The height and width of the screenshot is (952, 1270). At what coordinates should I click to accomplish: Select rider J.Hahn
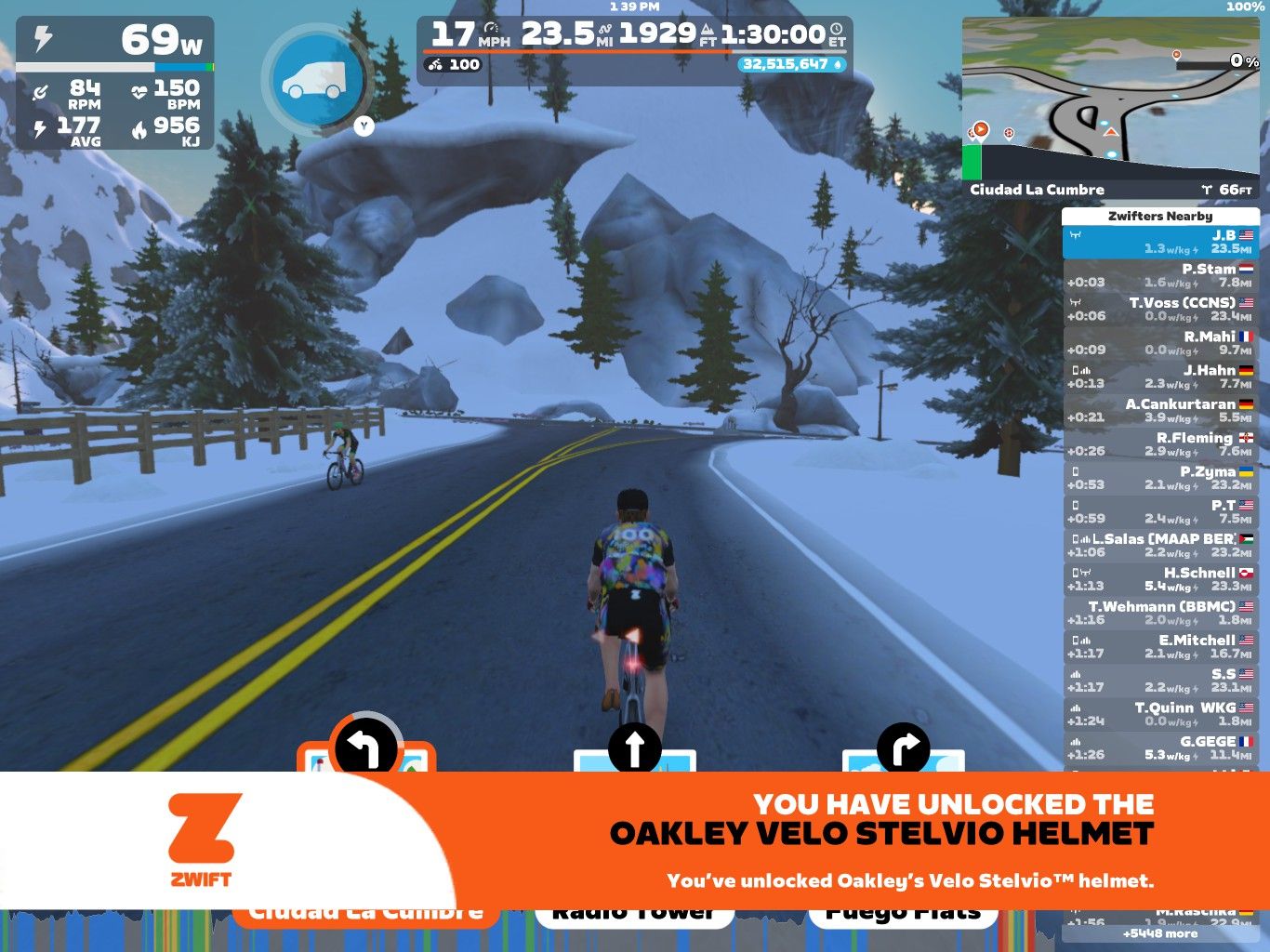(x=1159, y=377)
